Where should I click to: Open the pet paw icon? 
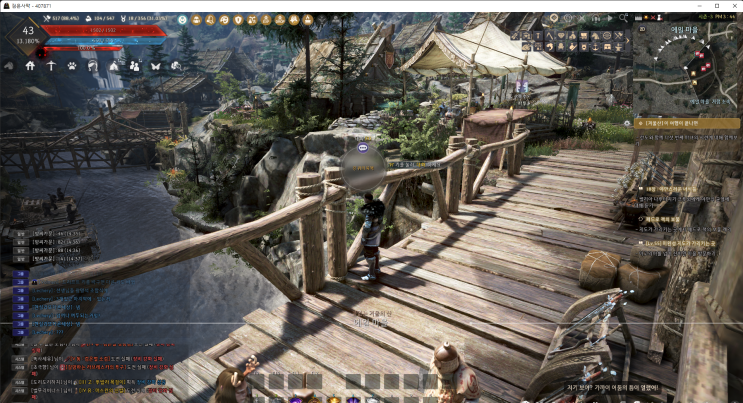(x=72, y=66)
